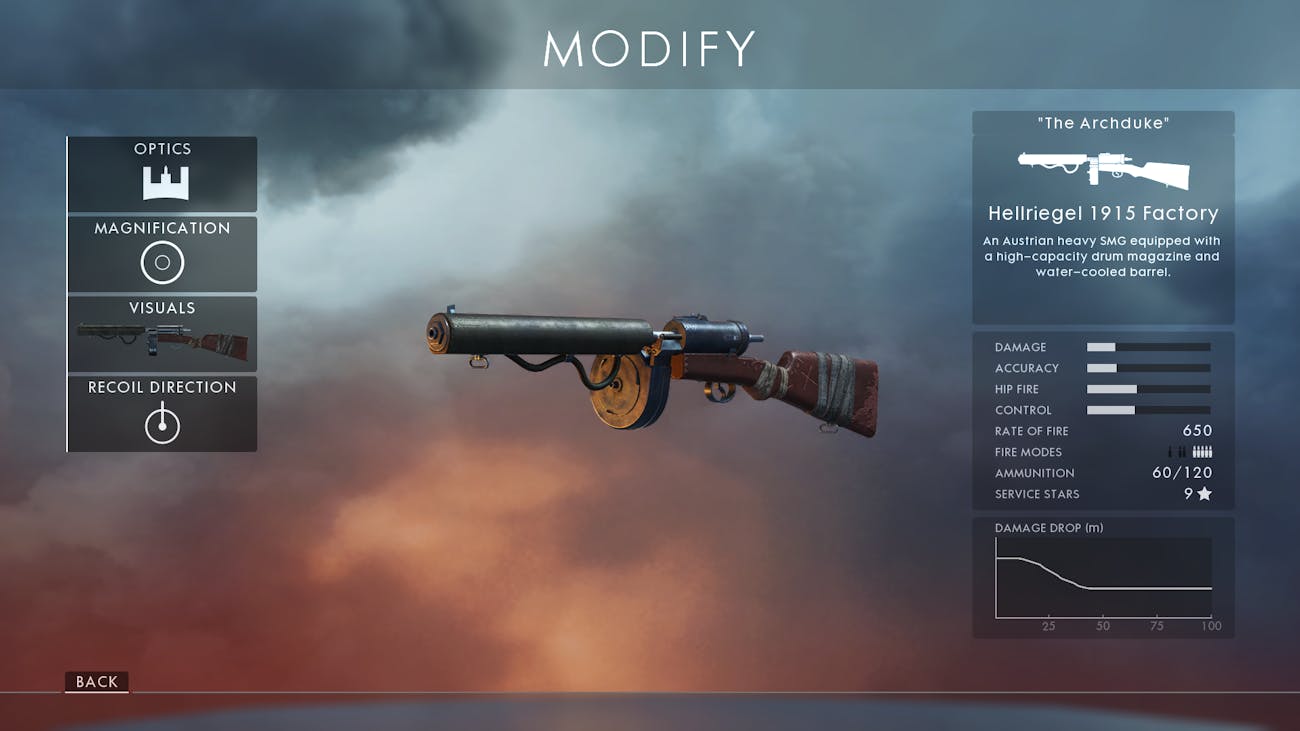
Task: Select the burst fire mode icon
Action: (1182, 451)
